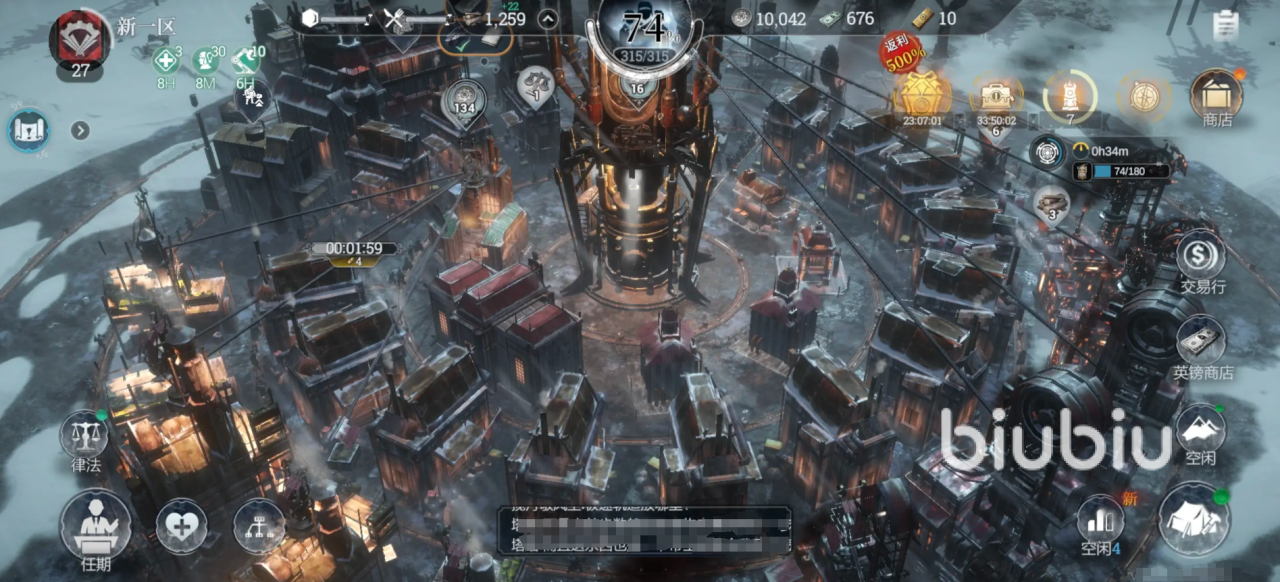Image resolution: width=1280 pixels, height=582 pixels.
Task: Open the 空闲 mountain idle button
Action: (x=1201, y=432)
